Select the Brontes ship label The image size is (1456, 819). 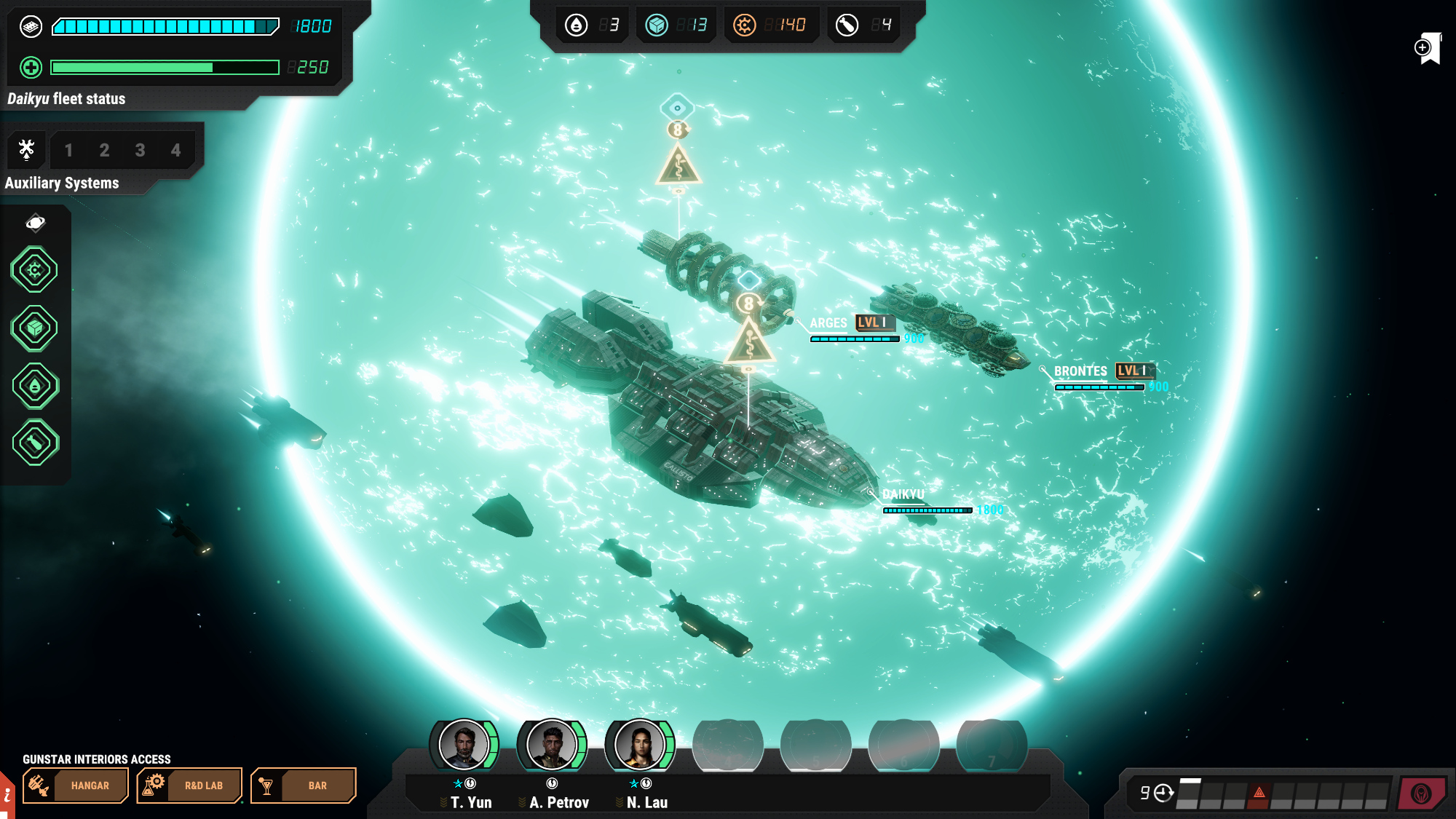[1080, 371]
